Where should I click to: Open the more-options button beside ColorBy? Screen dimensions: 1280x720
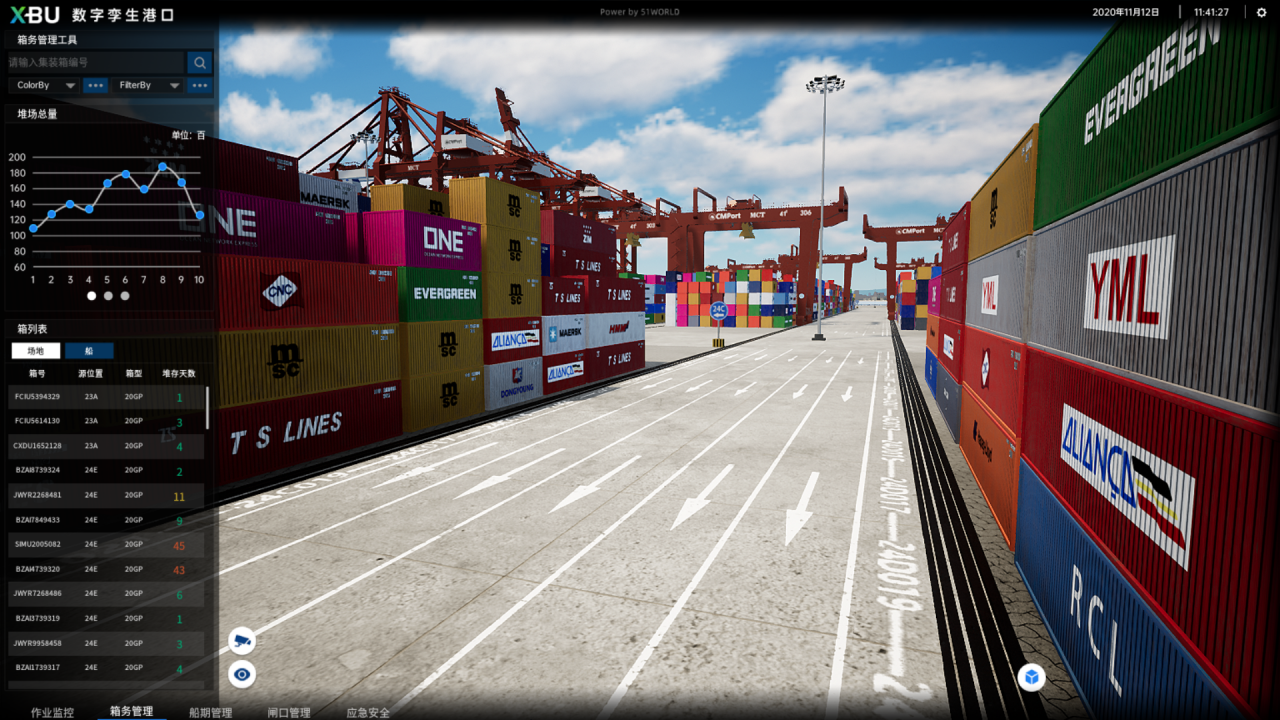click(95, 86)
